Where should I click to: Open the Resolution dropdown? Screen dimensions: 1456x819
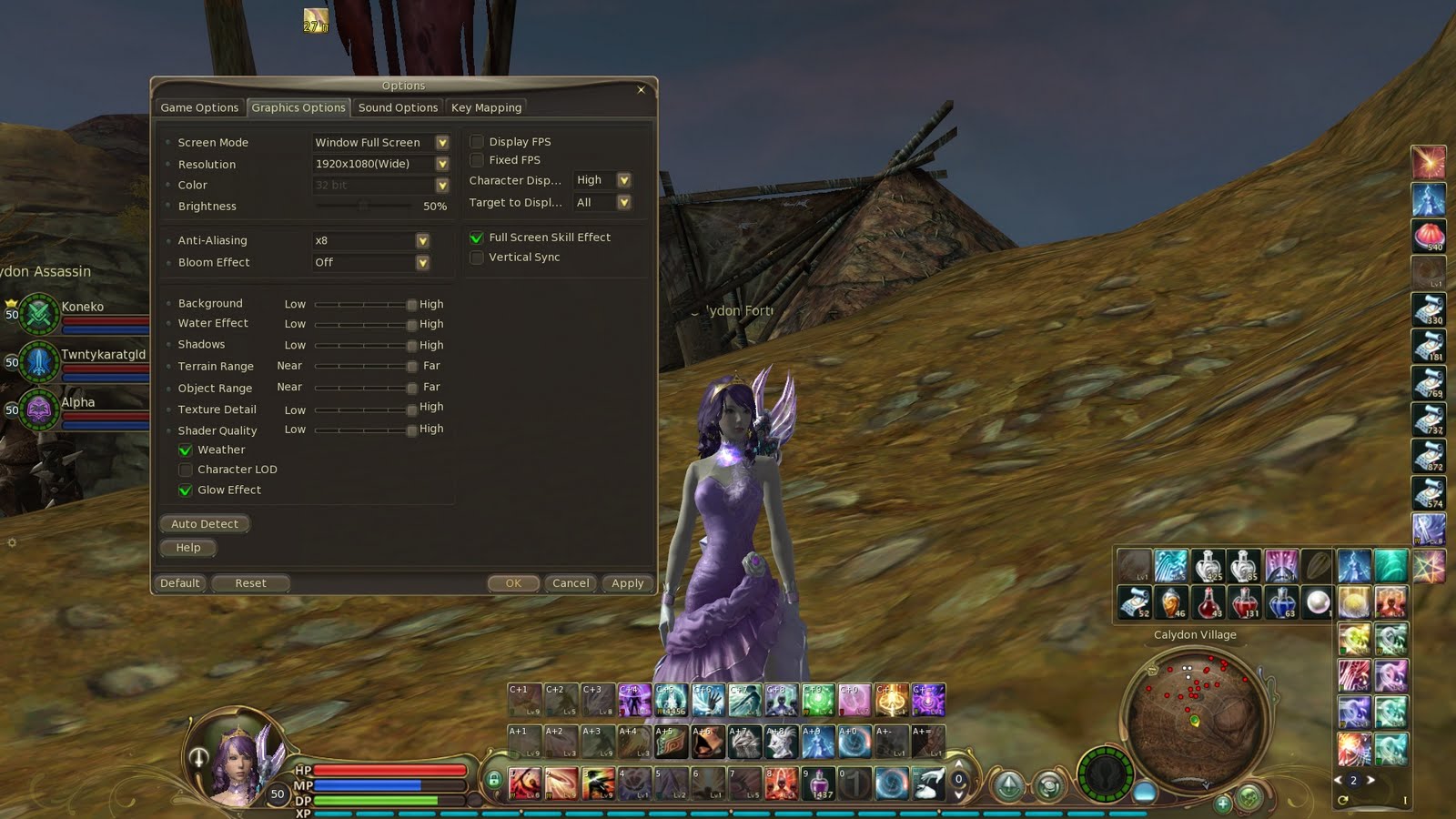click(x=442, y=164)
